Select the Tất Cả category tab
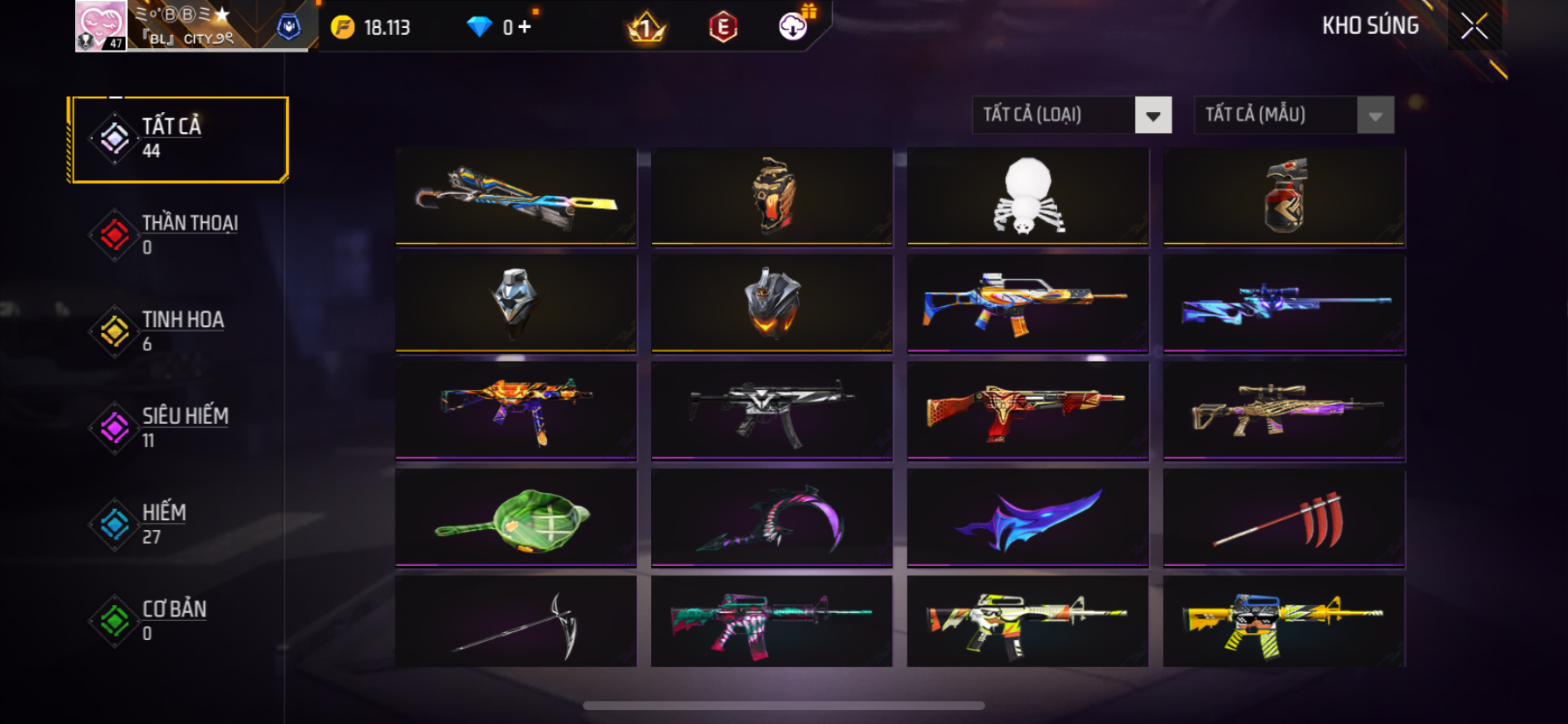Screen dimensions: 1568x724 [x=179, y=139]
